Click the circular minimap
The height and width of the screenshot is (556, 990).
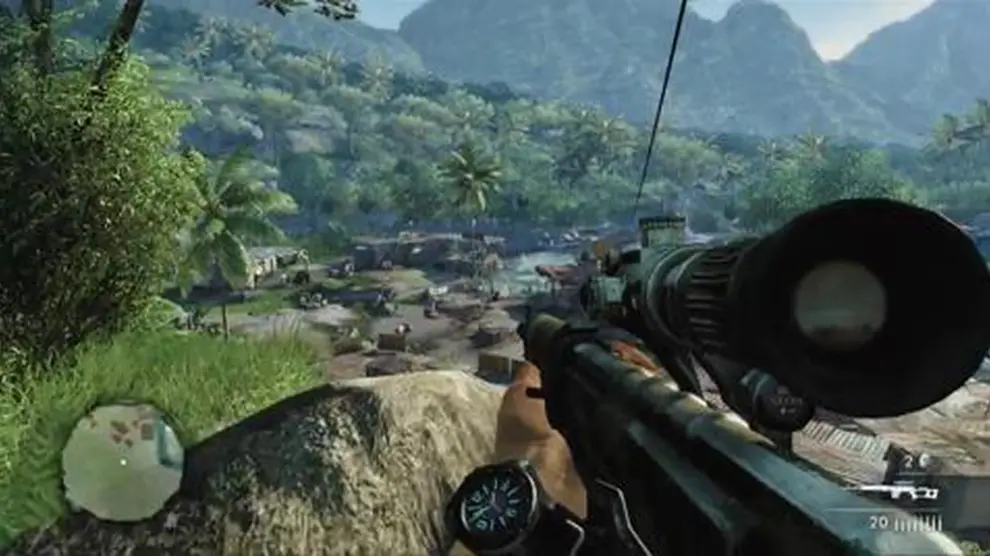click(x=122, y=462)
